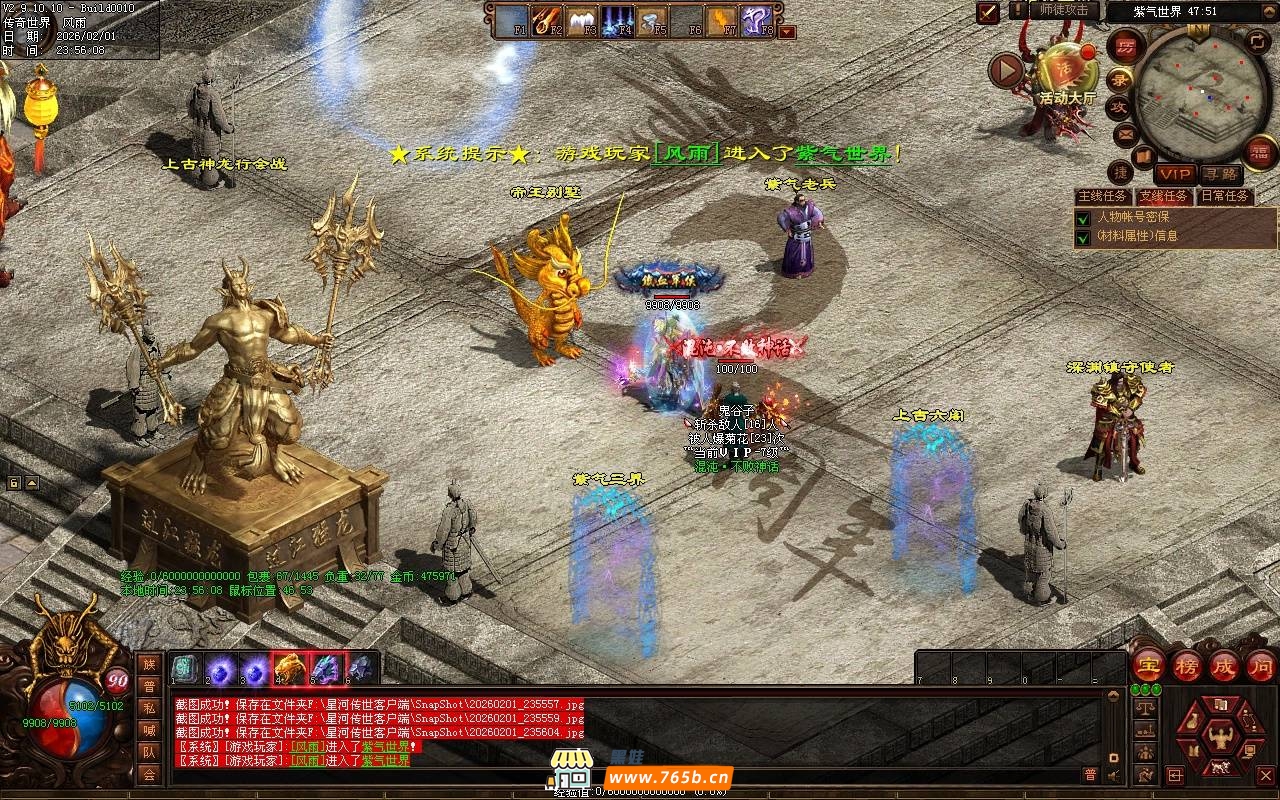The height and width of the screenshot is (800, 1280).
Task: Open the 成 achievements button
Action: coord(1224,666)
